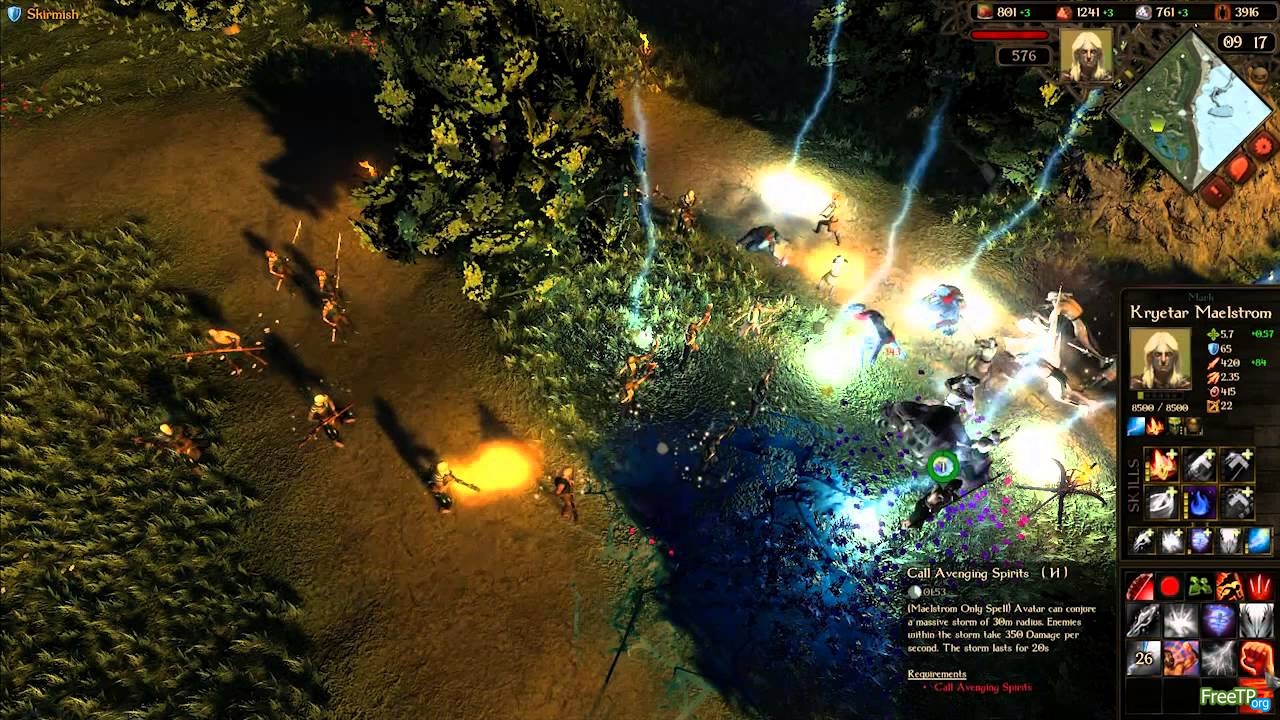Screen dimensions: 1280x720
Task: Select the green two-figures group command
Action: [x=1199, y=587]
